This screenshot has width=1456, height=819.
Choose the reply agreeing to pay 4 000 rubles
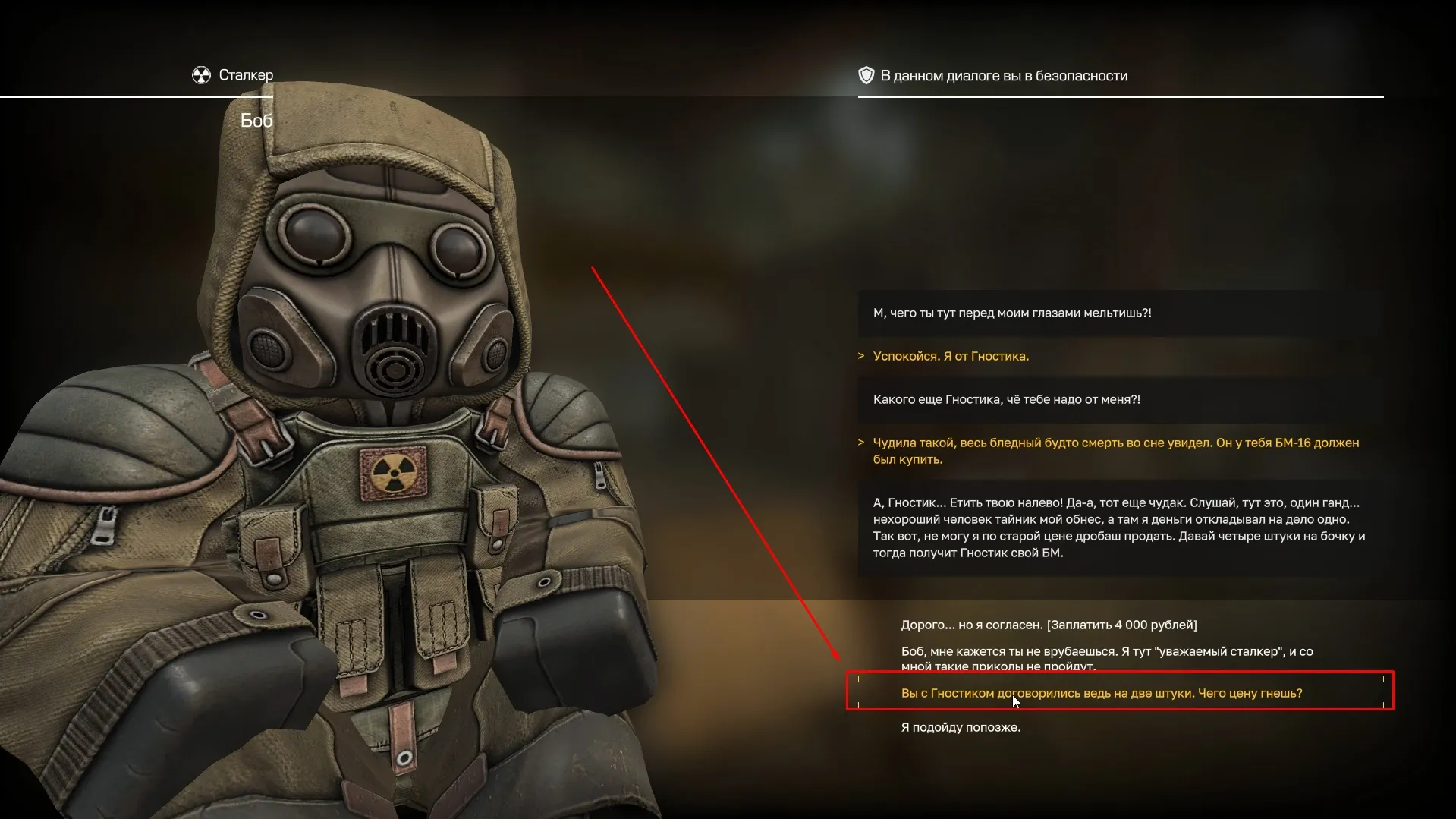tap(1049, 625)
